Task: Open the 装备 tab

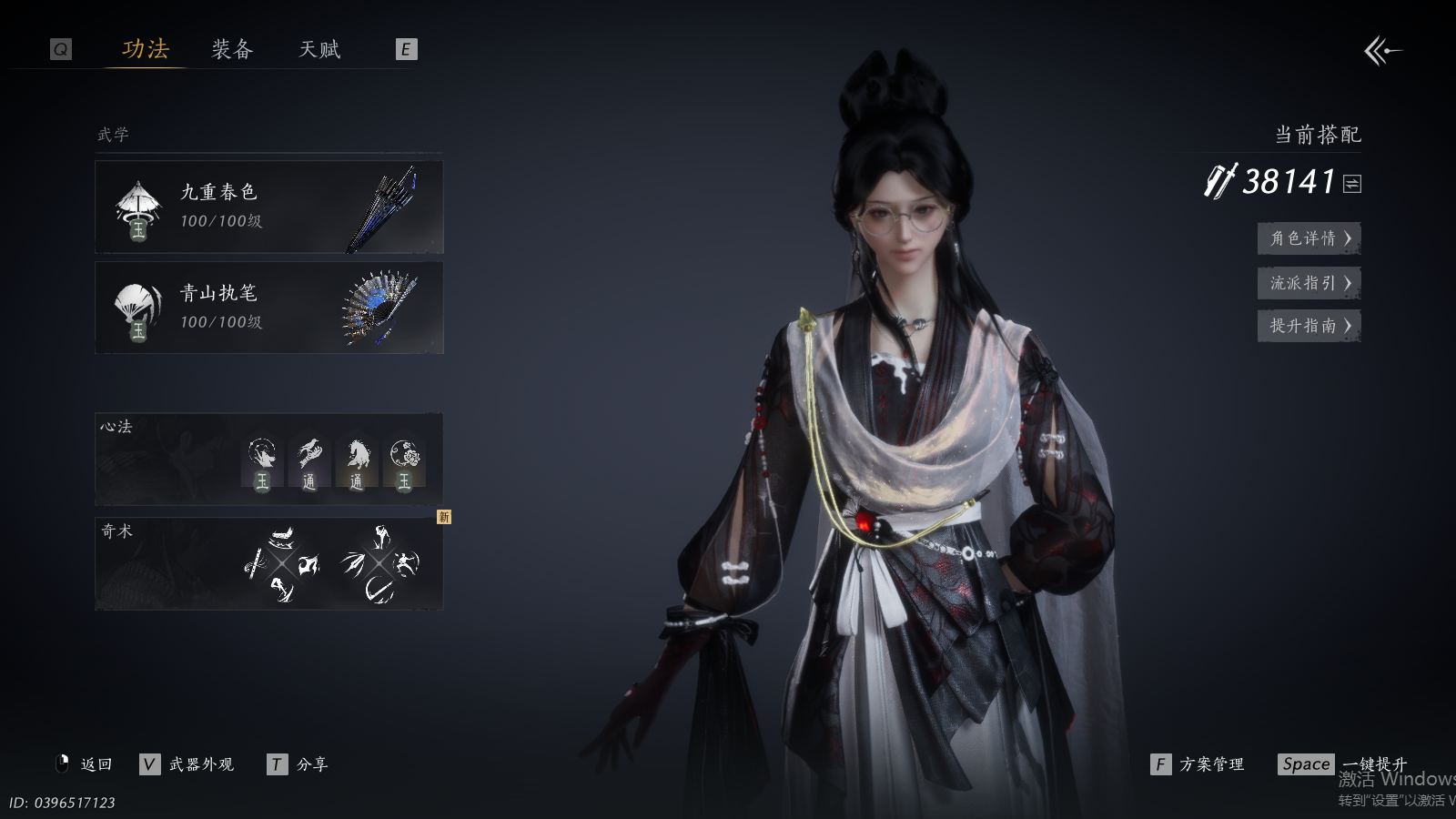Action: pyautogui.click(x=232, y=49)
